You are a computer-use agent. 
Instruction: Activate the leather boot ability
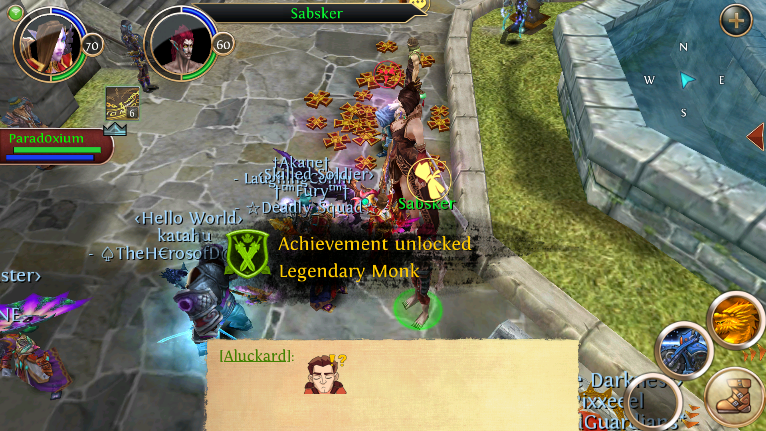click(x=735, y=395)
